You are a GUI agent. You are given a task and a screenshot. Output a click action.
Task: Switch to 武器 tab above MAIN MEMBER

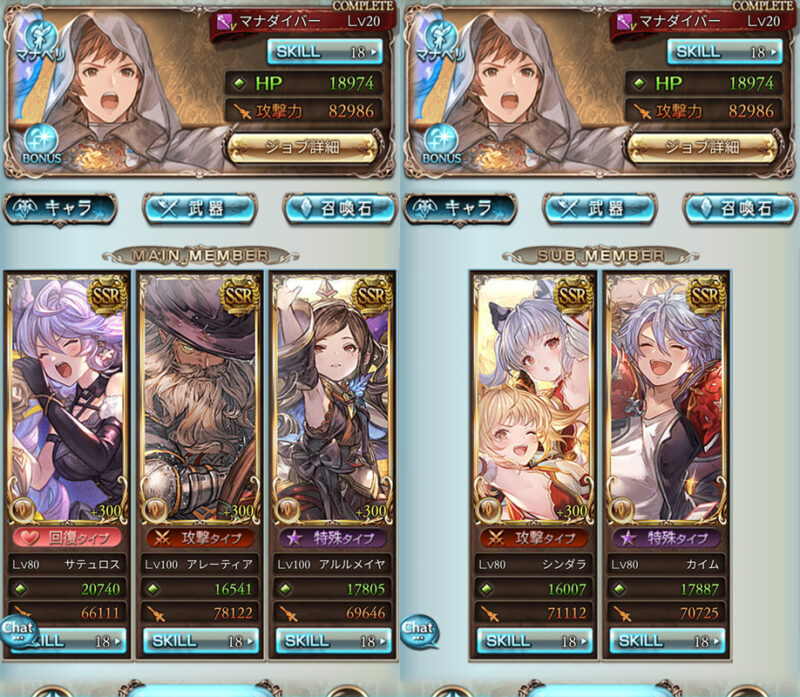201,208
